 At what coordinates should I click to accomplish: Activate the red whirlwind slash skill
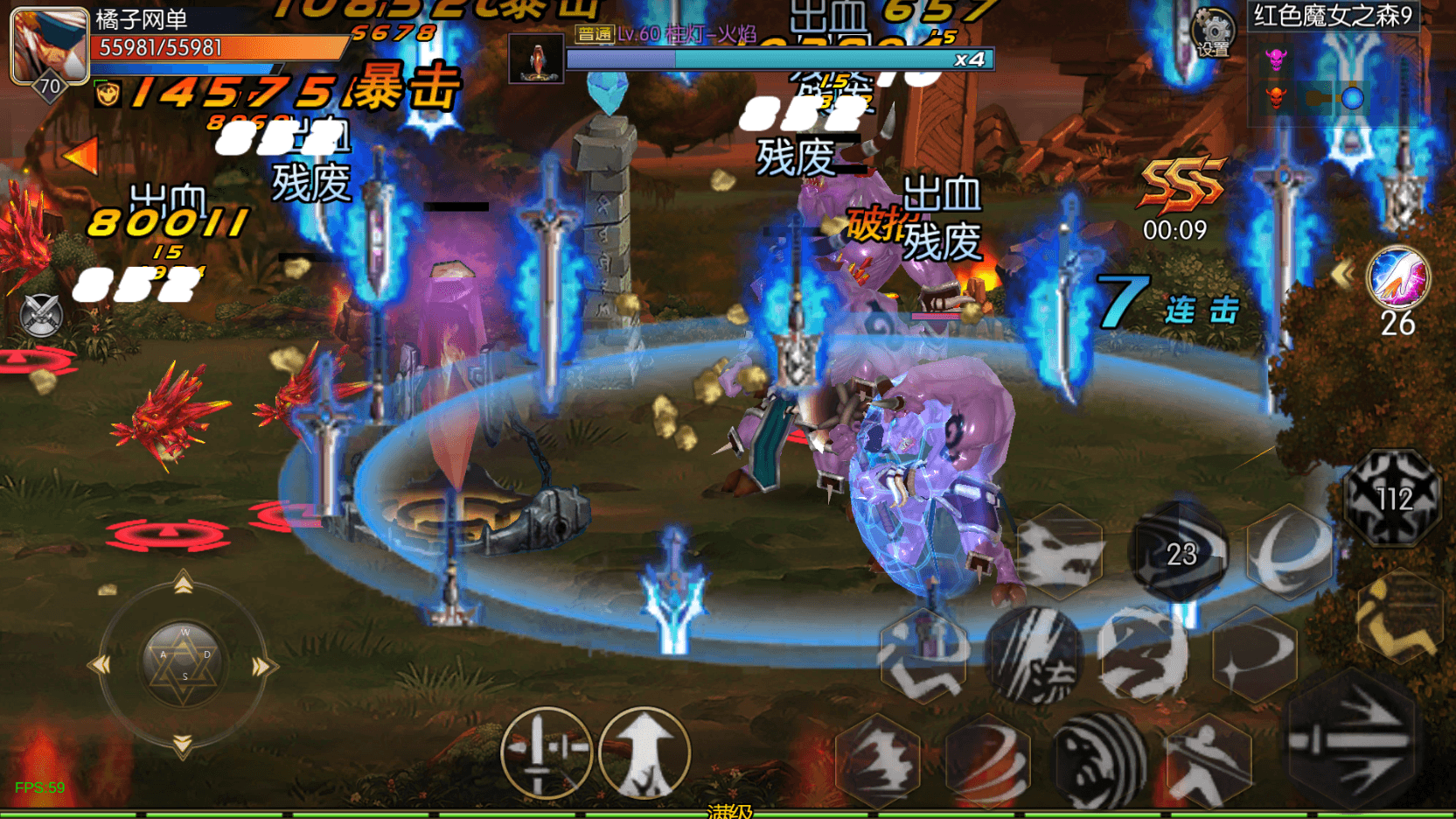click(x=988, y=759)
